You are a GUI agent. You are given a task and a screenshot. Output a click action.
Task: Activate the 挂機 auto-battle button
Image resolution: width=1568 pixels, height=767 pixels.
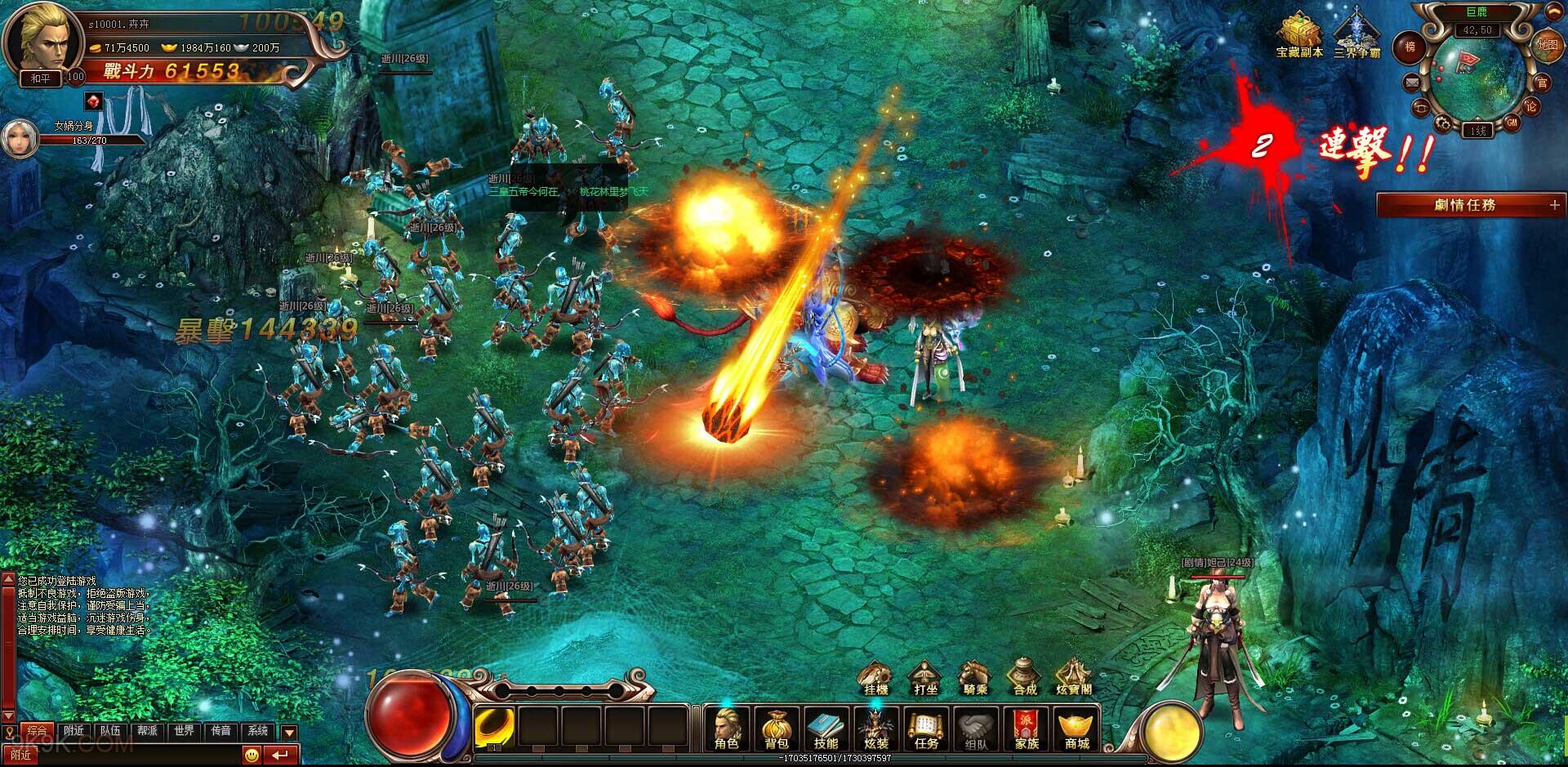point(875,678)
